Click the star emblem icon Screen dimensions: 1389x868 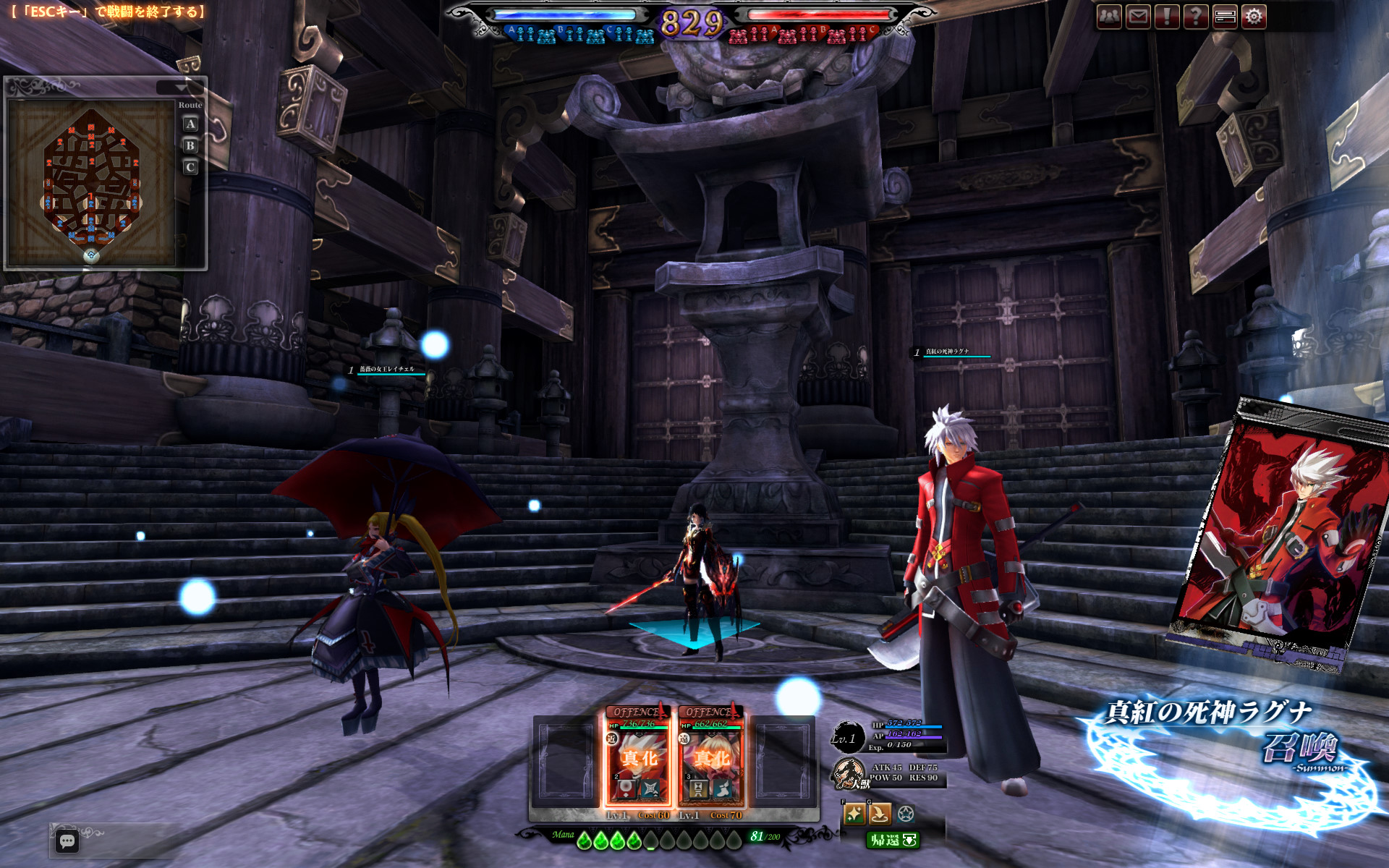tap(905, 814)
